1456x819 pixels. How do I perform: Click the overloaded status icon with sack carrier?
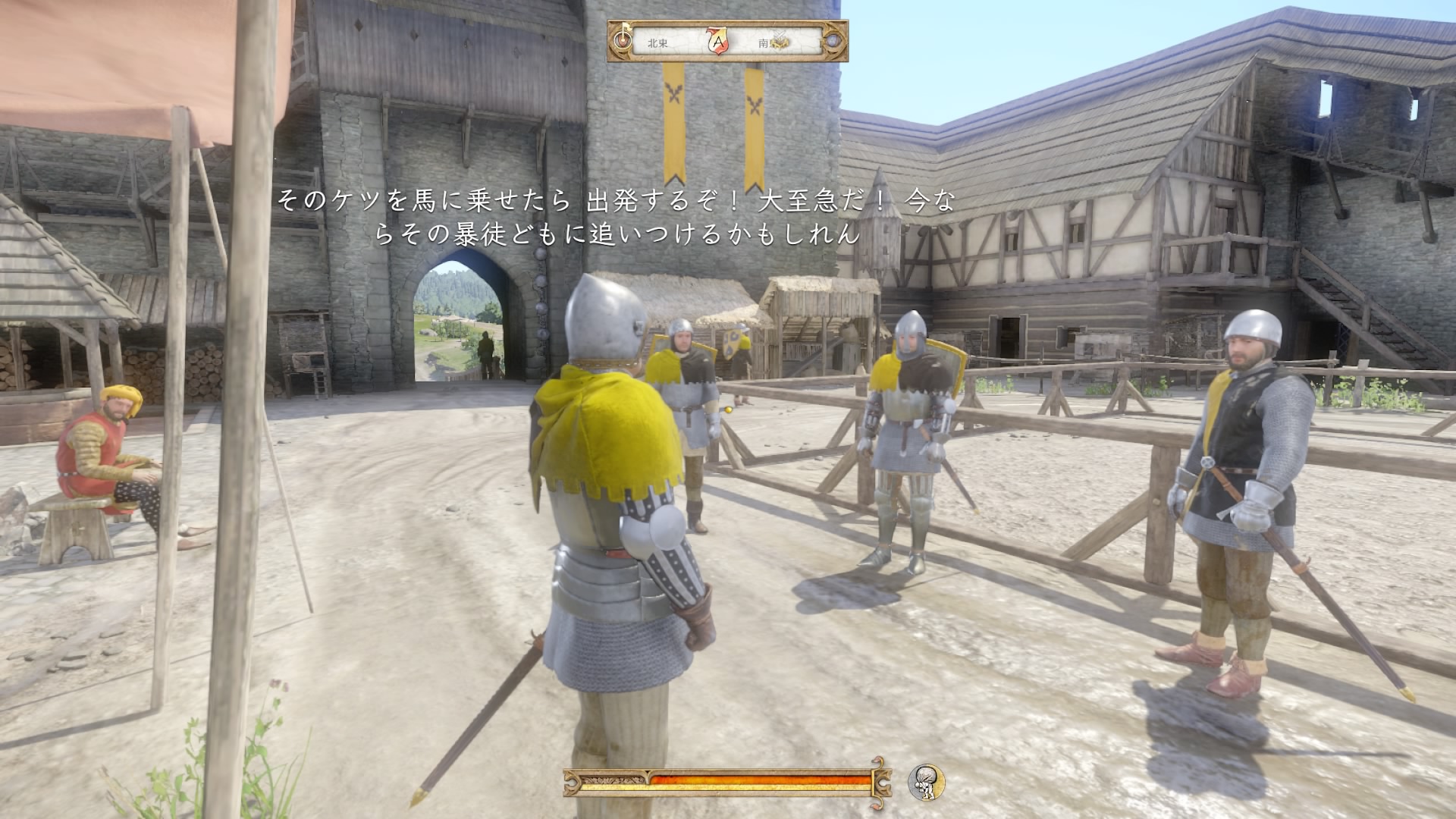tap(926, 782)
